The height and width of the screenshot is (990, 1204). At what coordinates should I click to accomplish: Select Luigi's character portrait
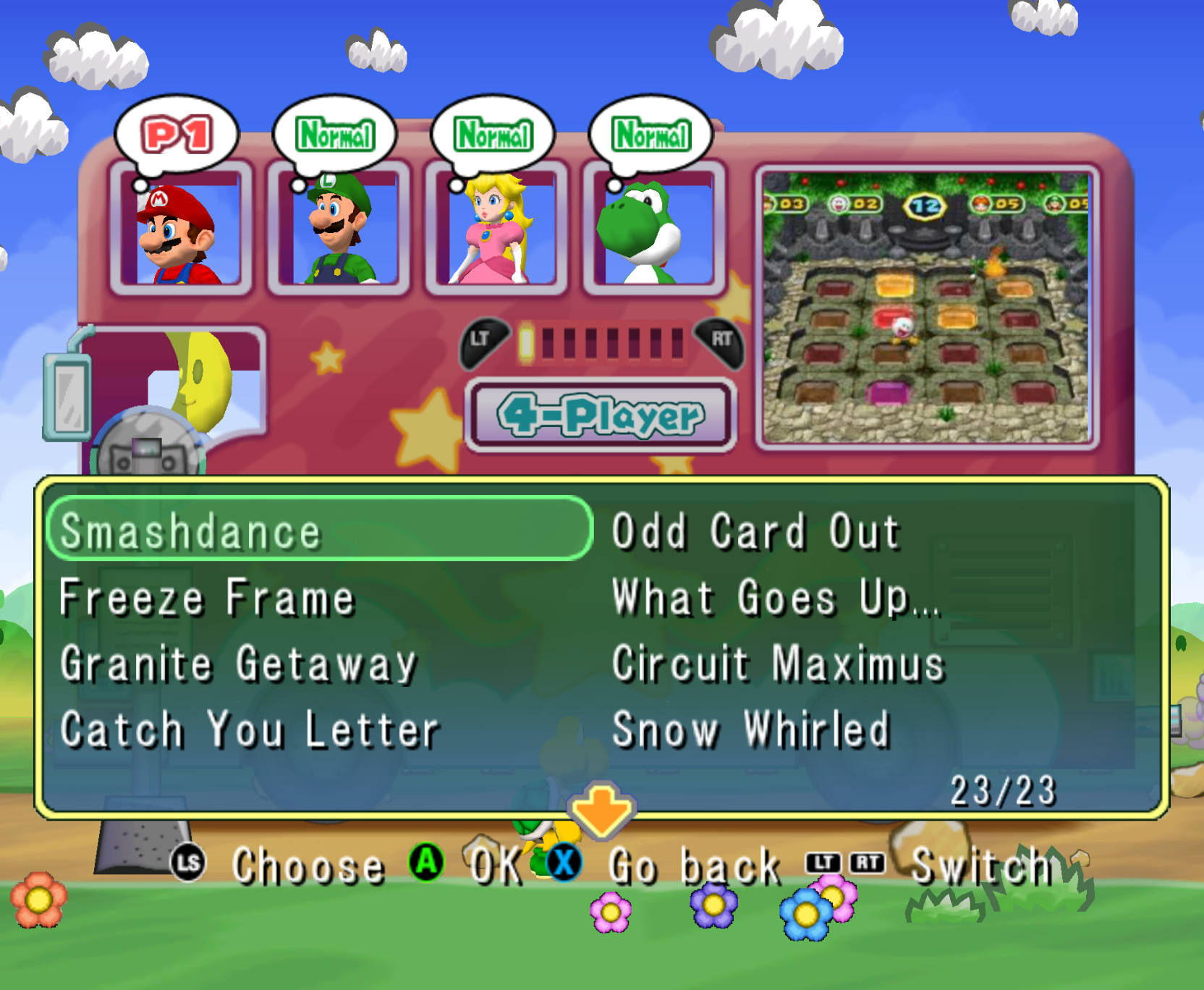336,232
